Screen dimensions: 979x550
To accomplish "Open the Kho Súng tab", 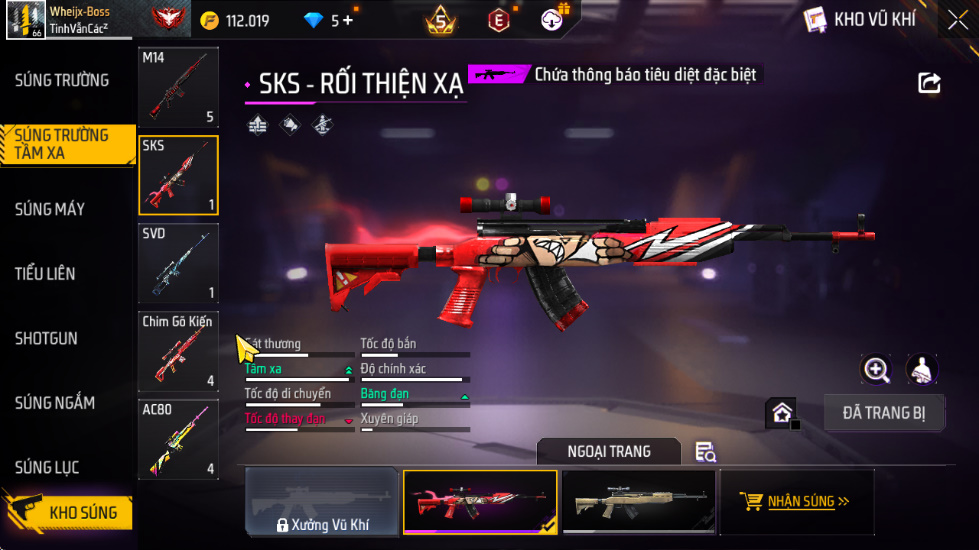I will [x=68, y=513].
